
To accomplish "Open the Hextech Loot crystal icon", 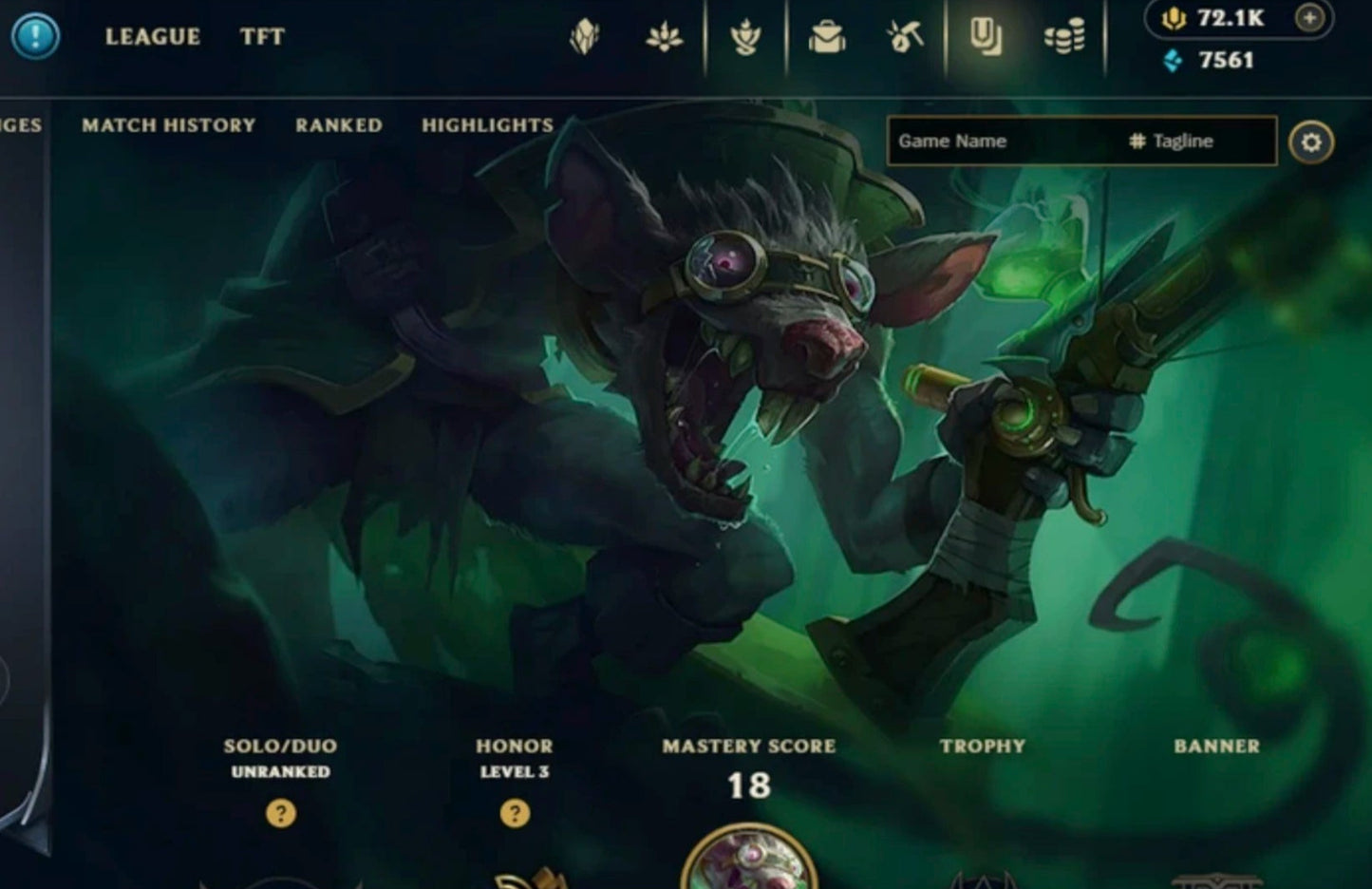I will (x=586, y=38).
